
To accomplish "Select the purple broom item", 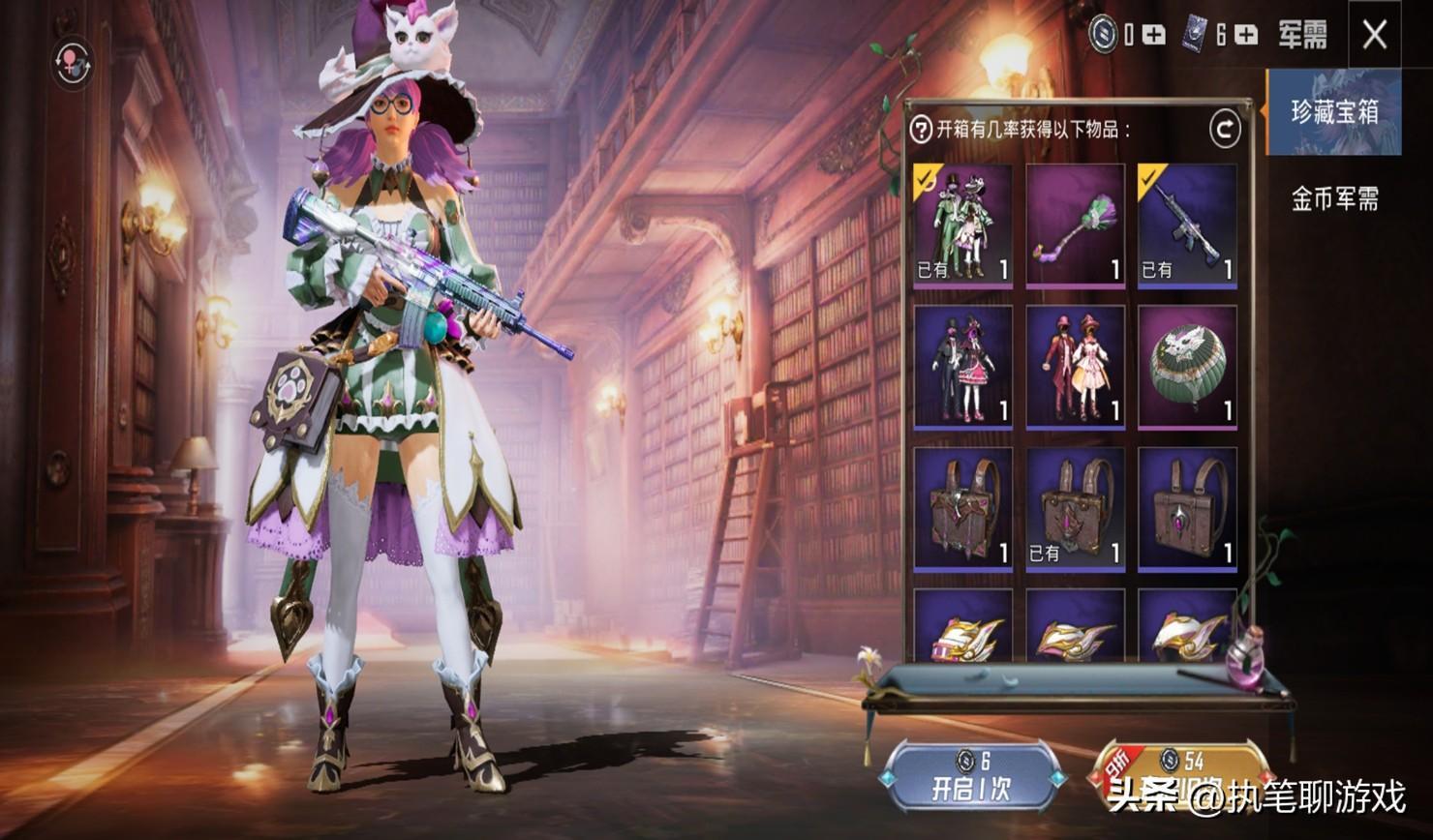I will click(x=1076, y=225).
